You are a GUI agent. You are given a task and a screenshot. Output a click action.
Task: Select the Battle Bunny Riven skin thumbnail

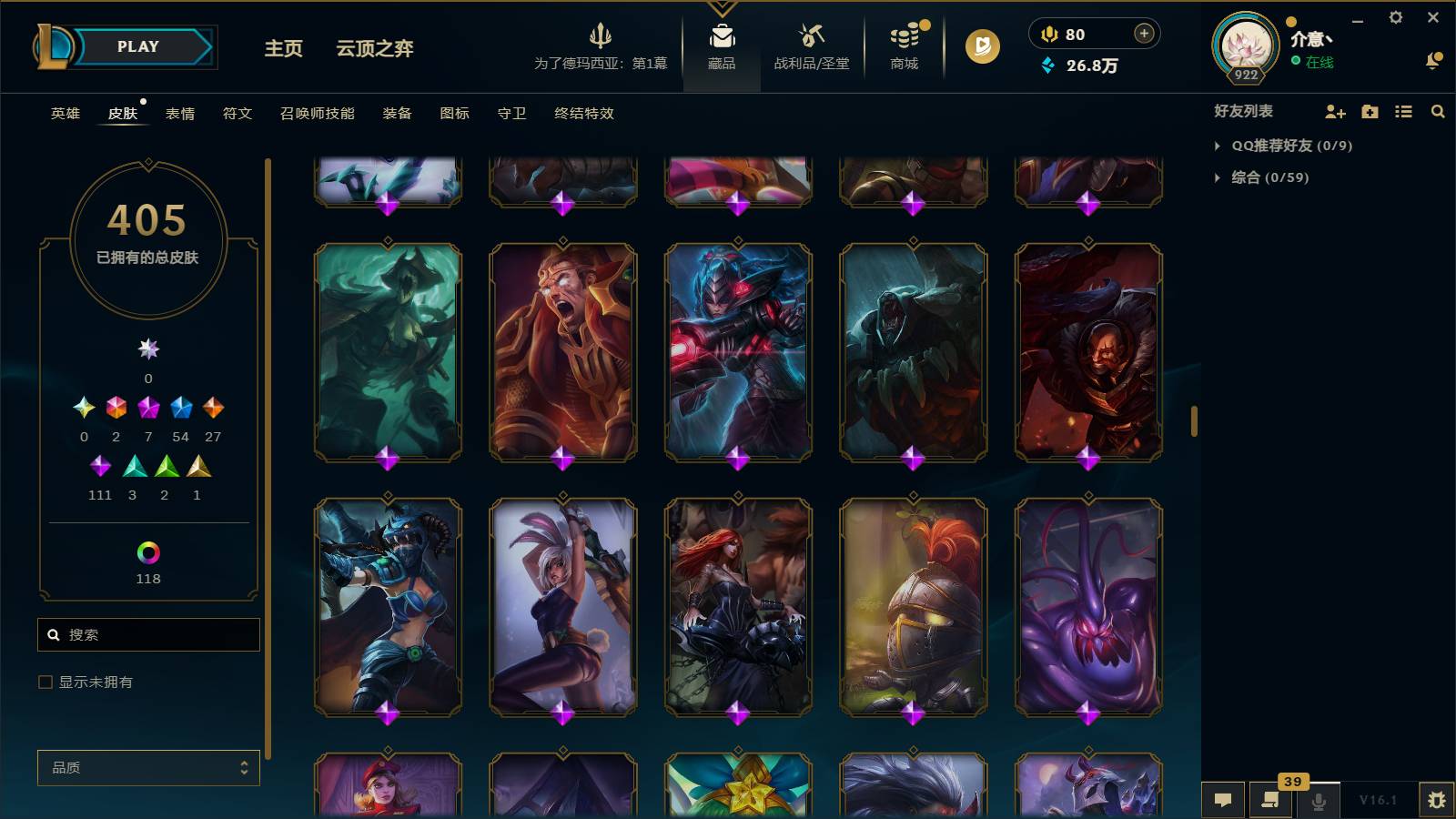[561, 610]
